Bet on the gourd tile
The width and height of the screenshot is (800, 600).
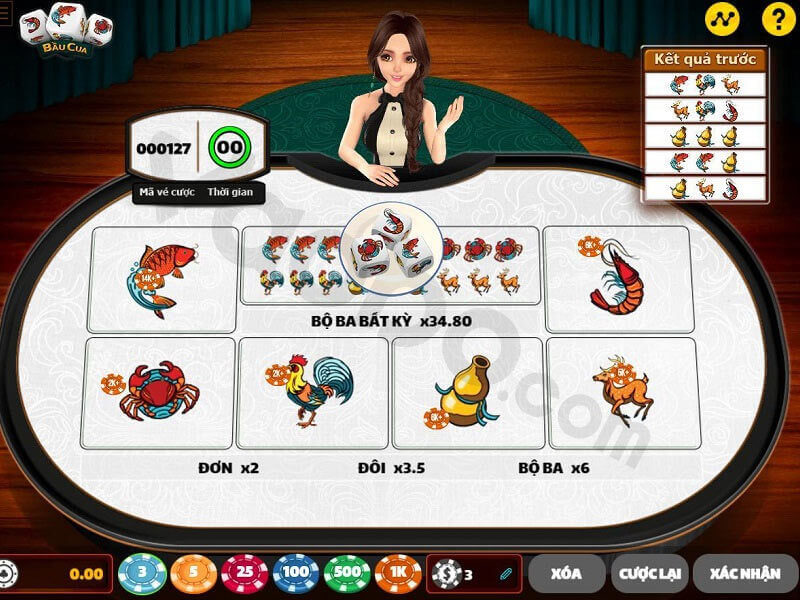[x=468, y=392]
